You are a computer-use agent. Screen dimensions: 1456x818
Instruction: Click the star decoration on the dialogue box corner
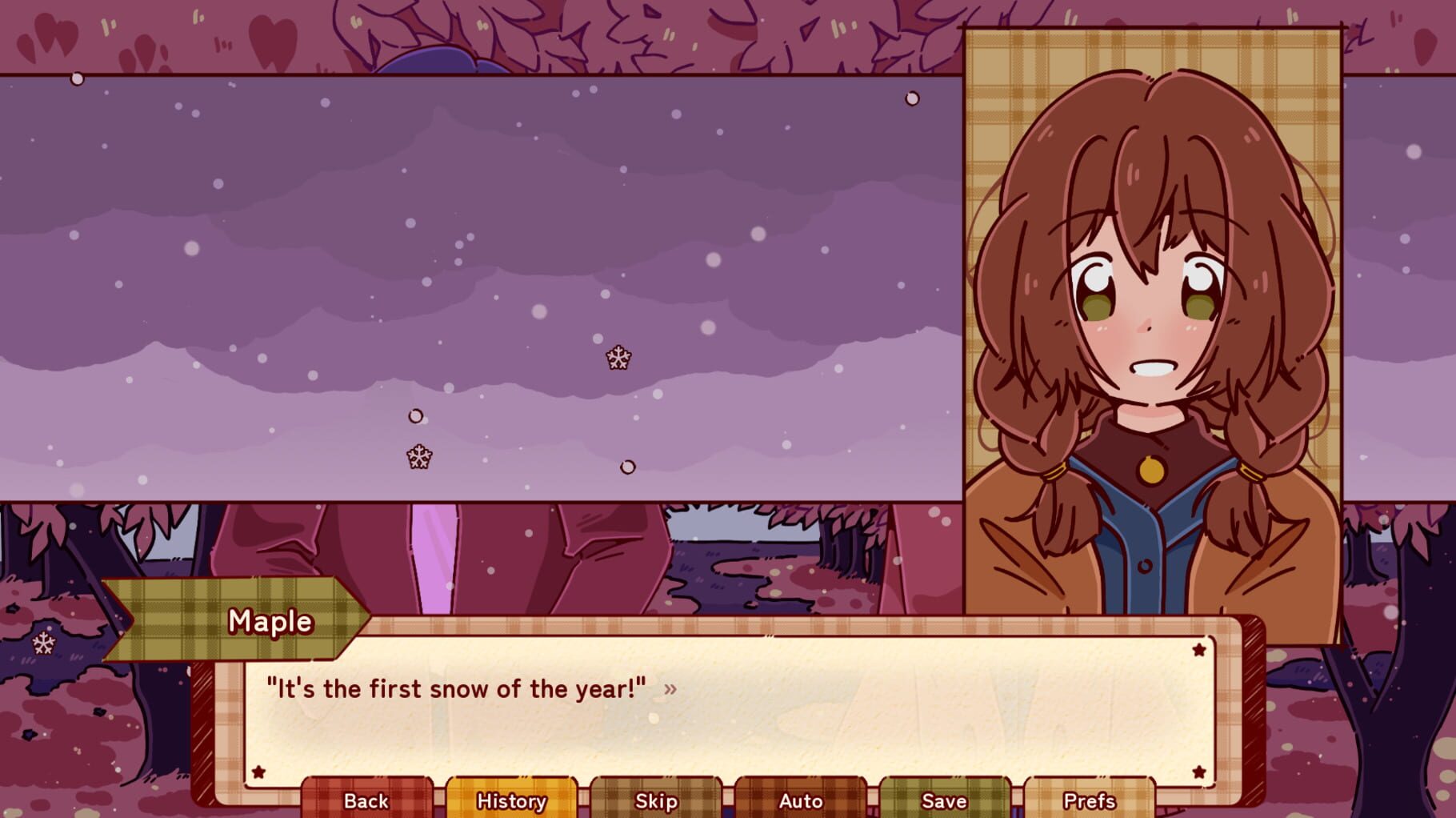click(1198, 650)
